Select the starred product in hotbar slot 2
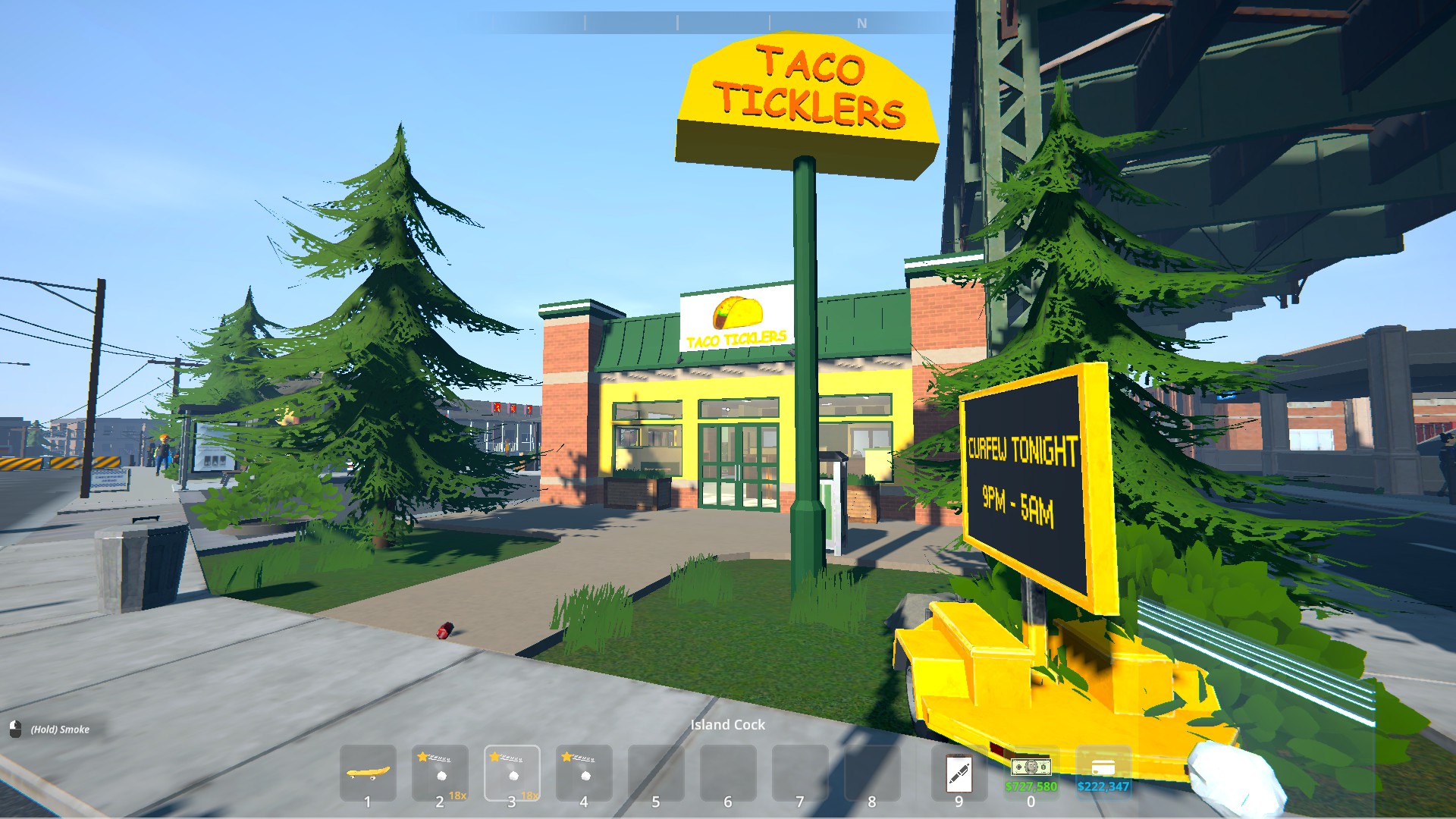 (x=440, y=773)
